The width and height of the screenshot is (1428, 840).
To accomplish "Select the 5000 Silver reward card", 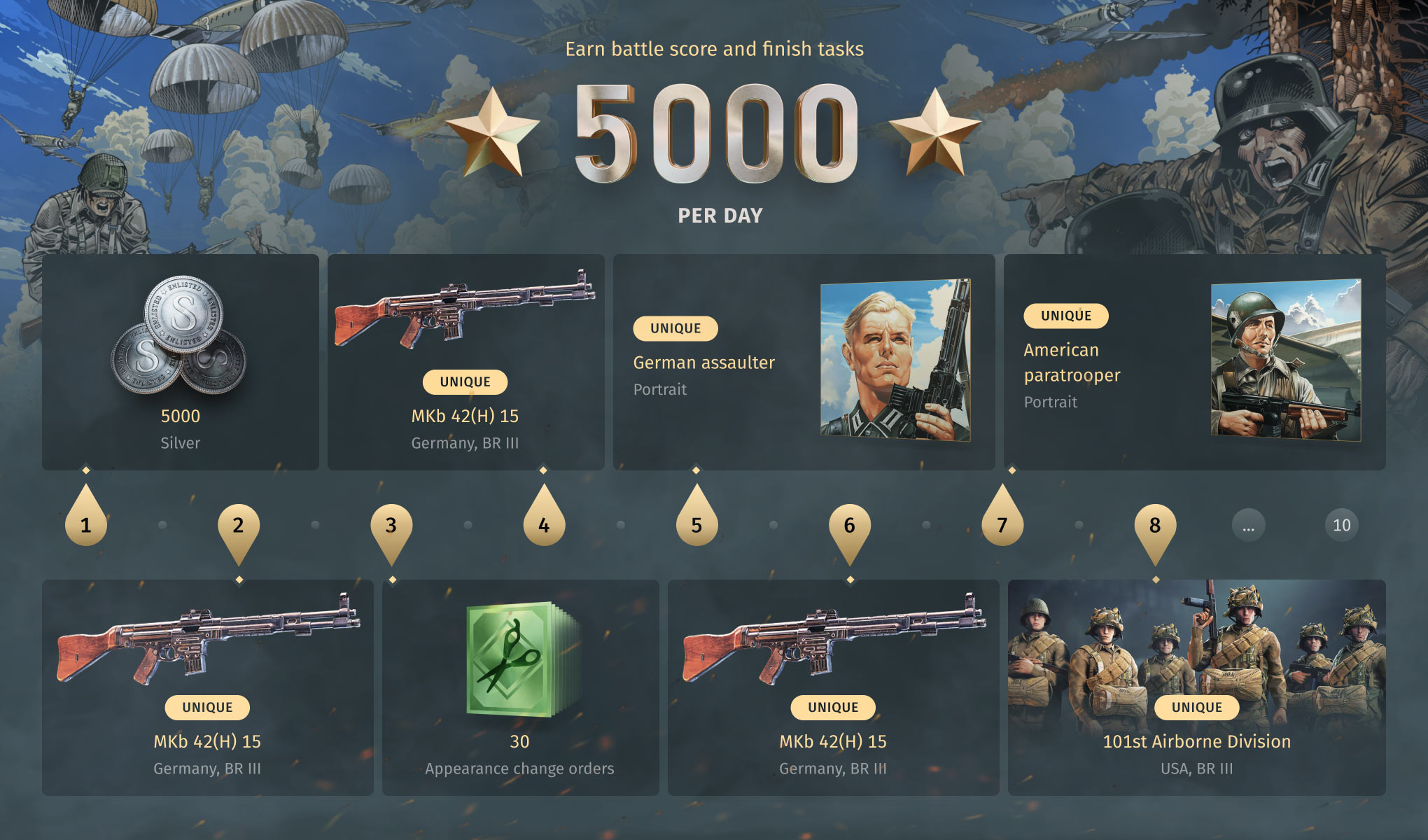I will [x=181, y=362].
